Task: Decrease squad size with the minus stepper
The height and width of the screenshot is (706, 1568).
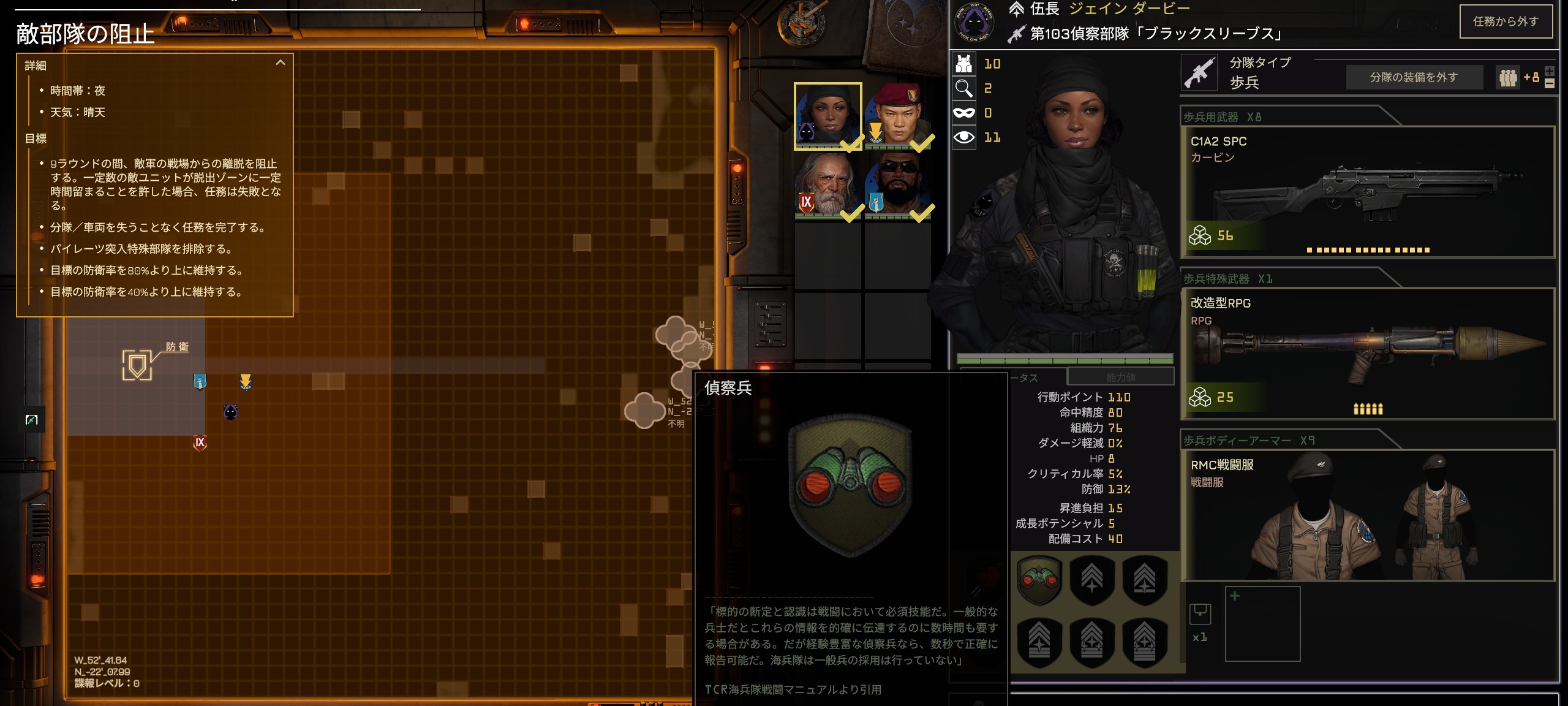Action: click(x=1550, y=84)
